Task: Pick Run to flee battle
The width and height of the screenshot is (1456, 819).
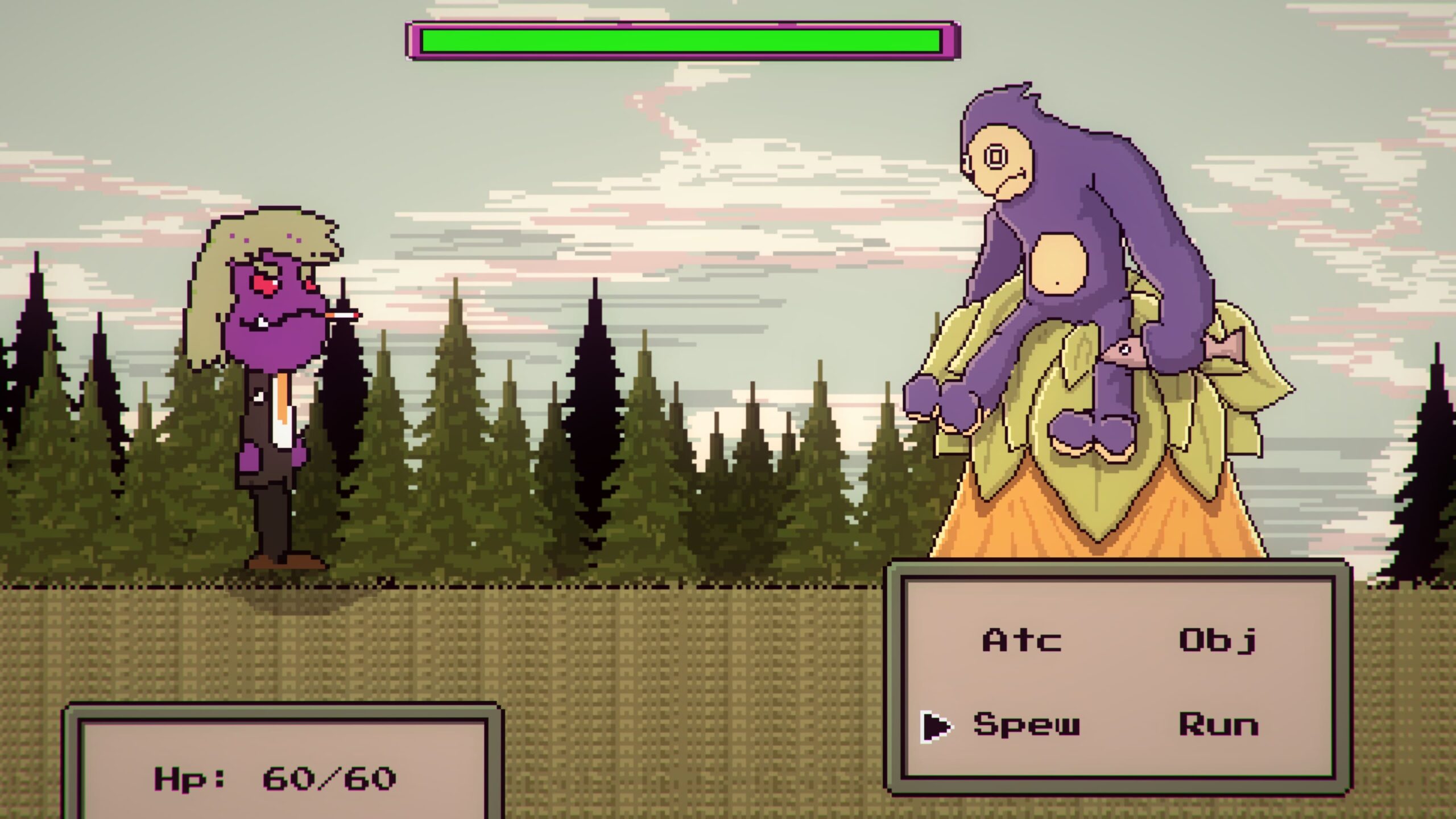Action: point(1218,725)
